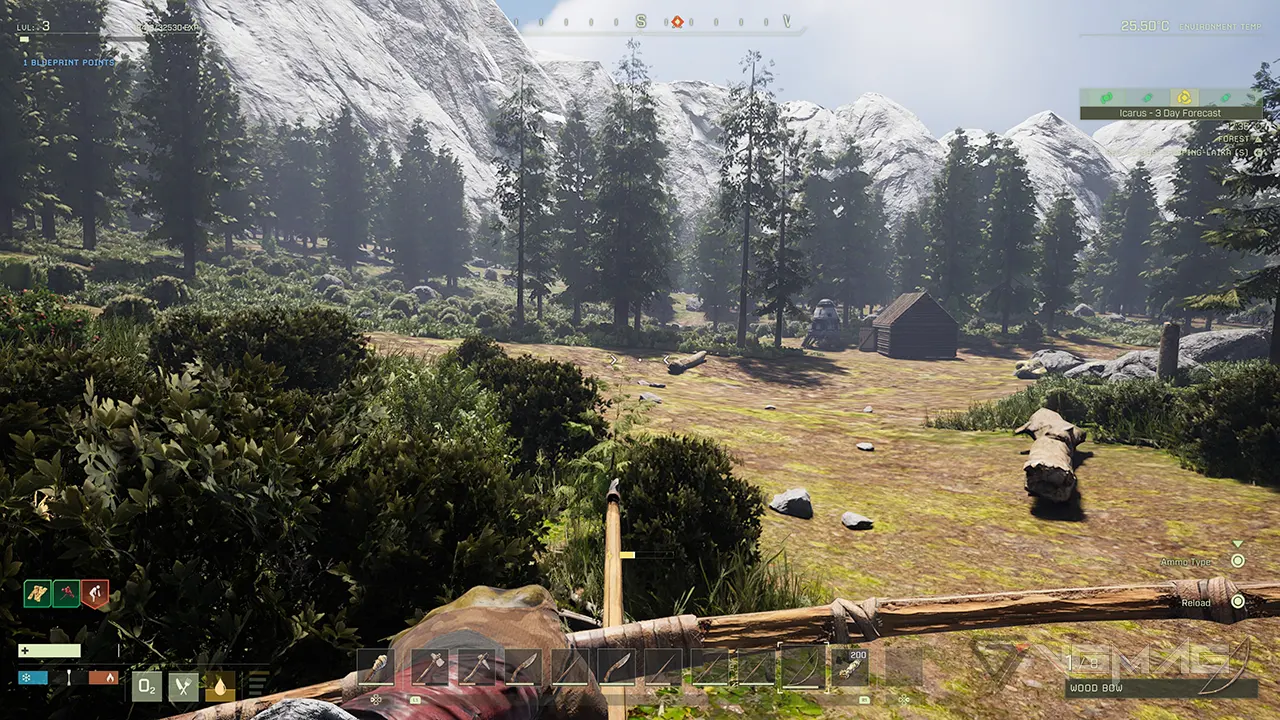Select the Wood Bow hotbar slot
This screenshot has height=720, width=1280.
803,668
